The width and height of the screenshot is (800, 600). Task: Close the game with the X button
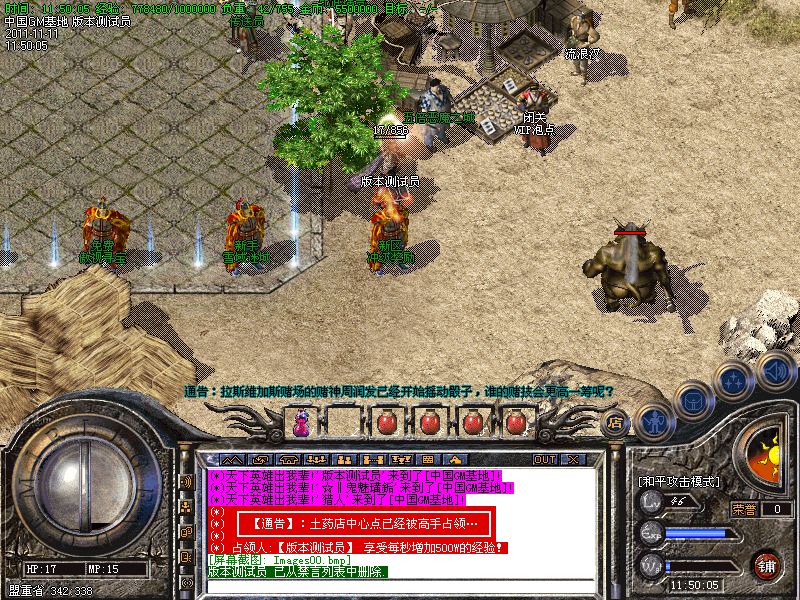pos(573,459)
